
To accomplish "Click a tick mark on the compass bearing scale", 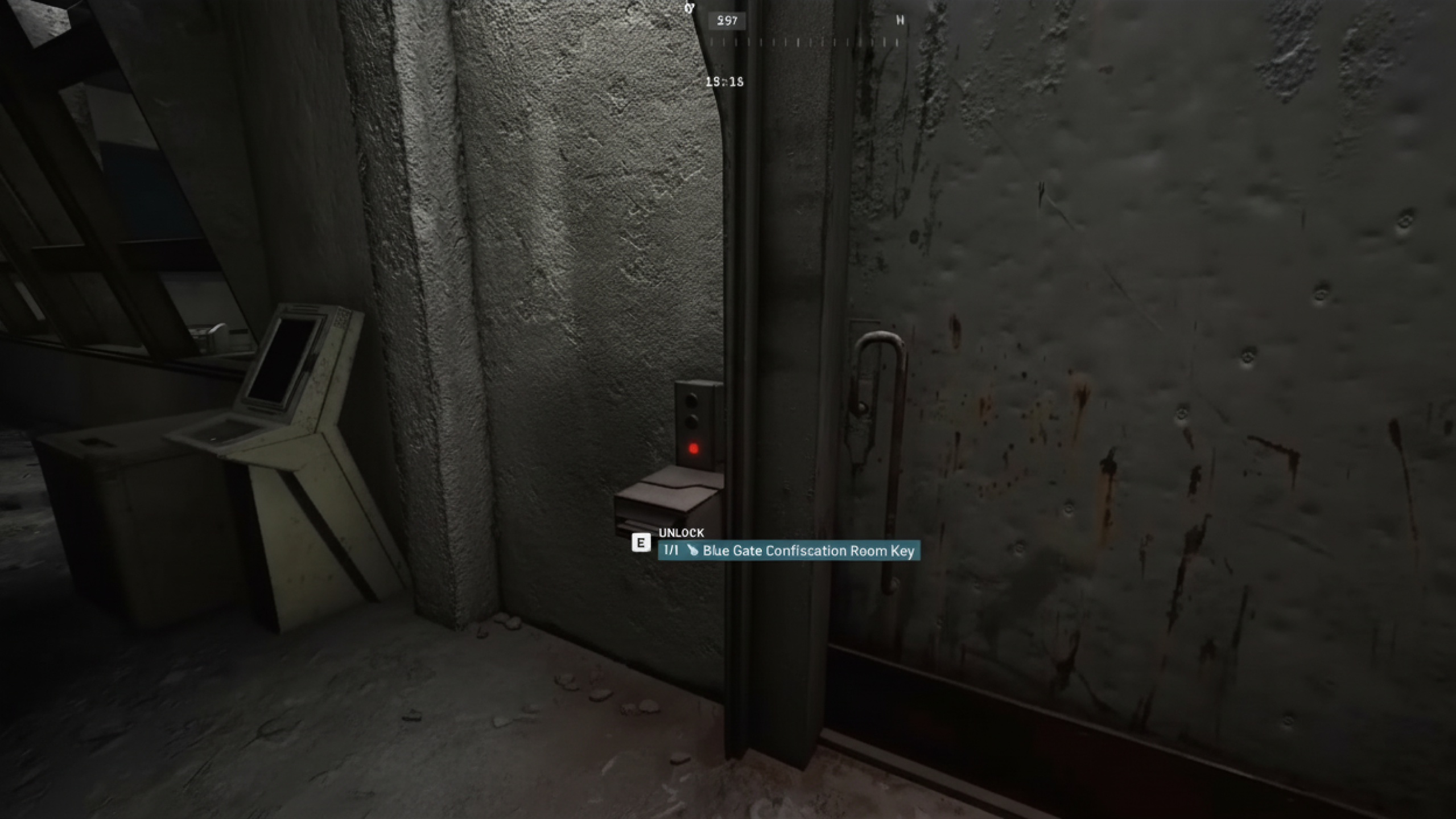I will click(x=799, y=42).
